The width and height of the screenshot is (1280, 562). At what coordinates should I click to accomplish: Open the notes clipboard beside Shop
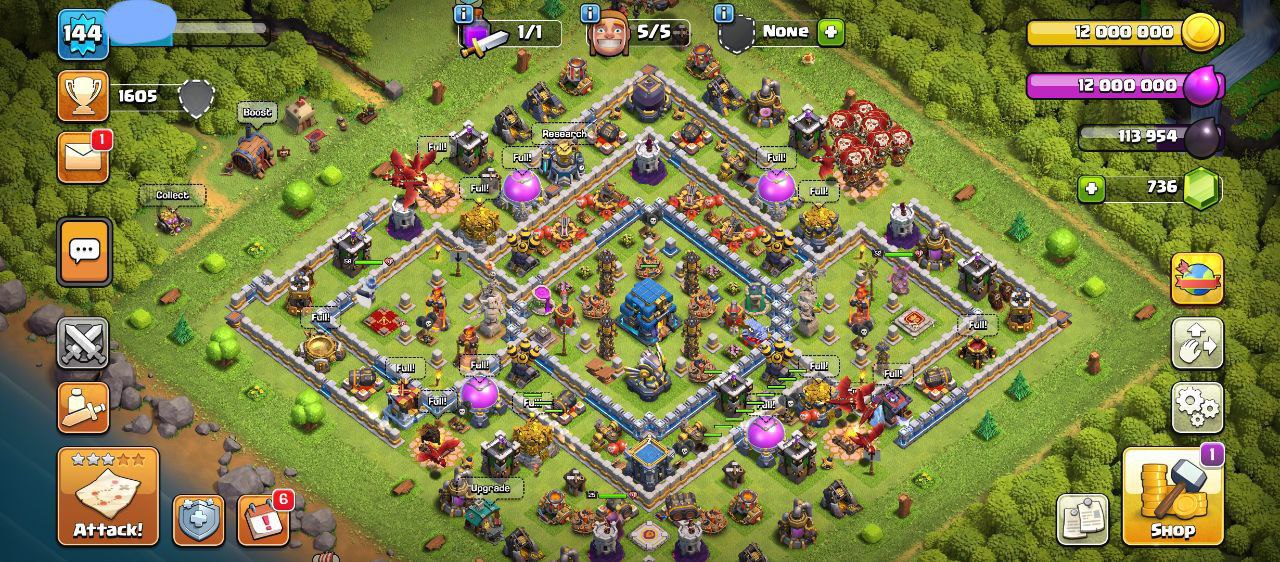1082,519
